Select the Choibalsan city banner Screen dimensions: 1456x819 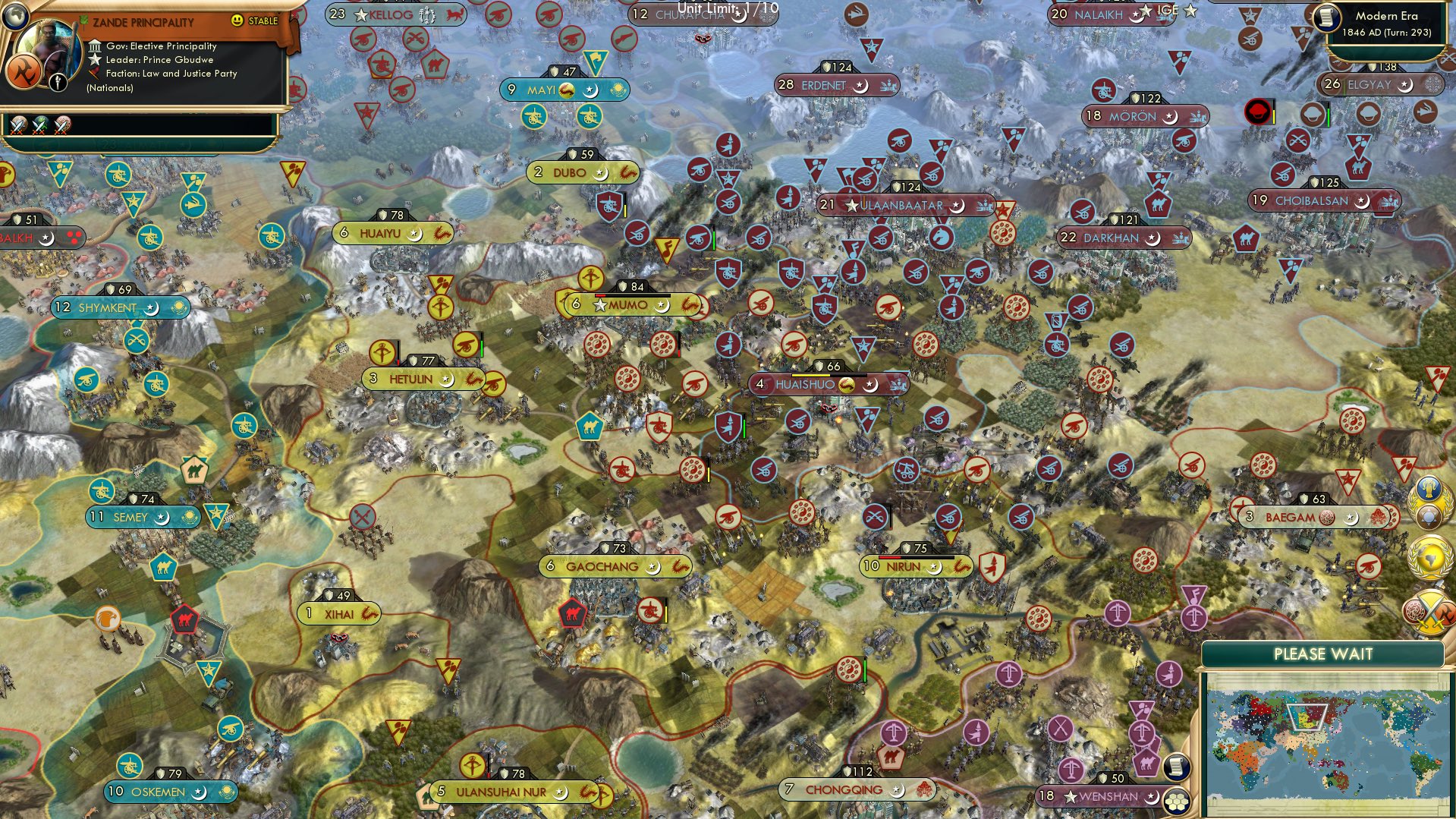pyautogui.click(x=1324, y=201)
